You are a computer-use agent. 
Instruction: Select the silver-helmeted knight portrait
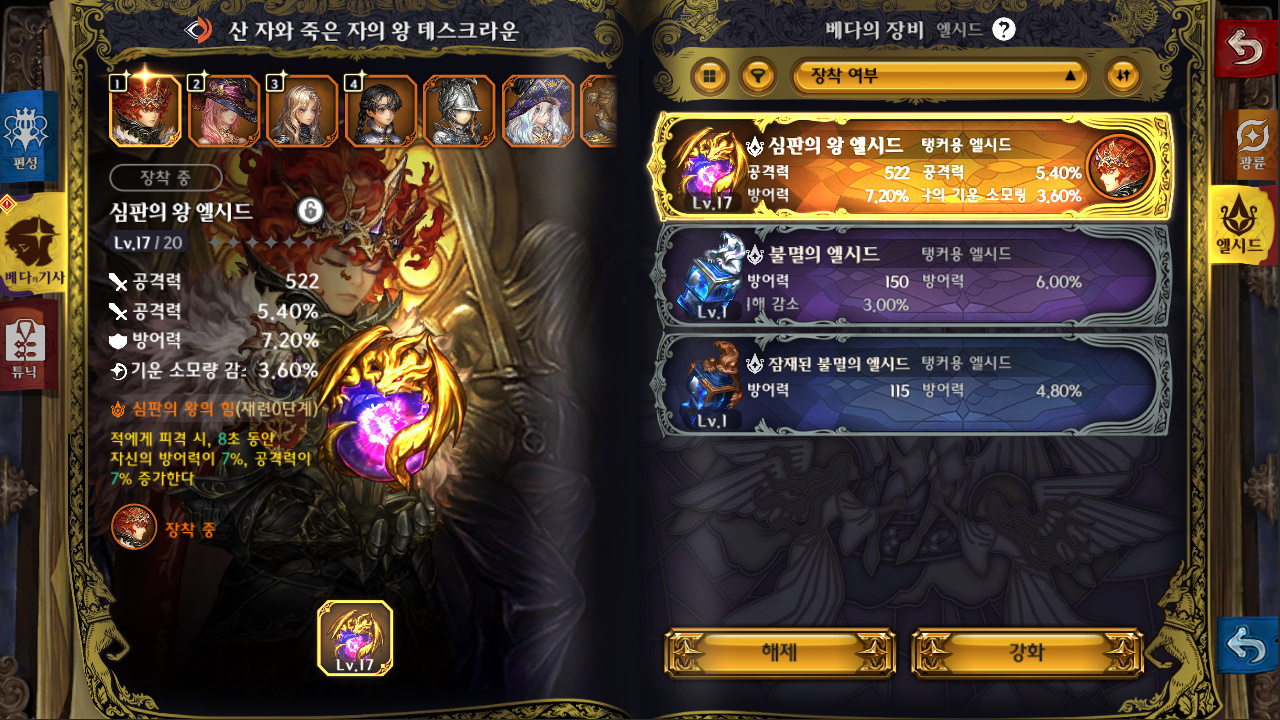(459, 111)
